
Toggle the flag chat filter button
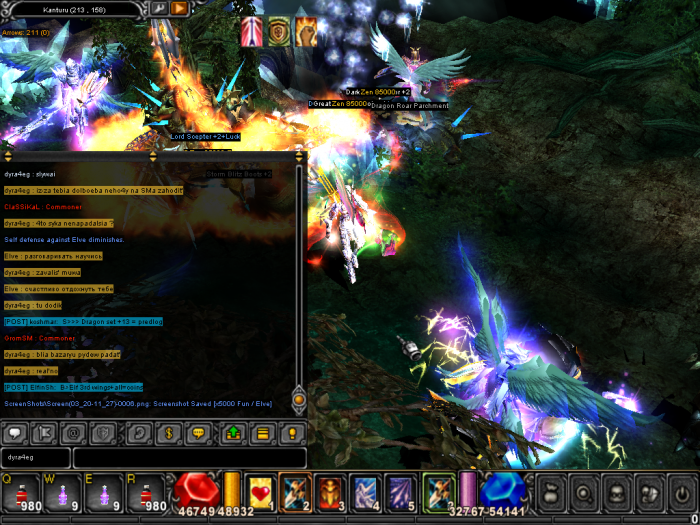click(x=44, y=434)
